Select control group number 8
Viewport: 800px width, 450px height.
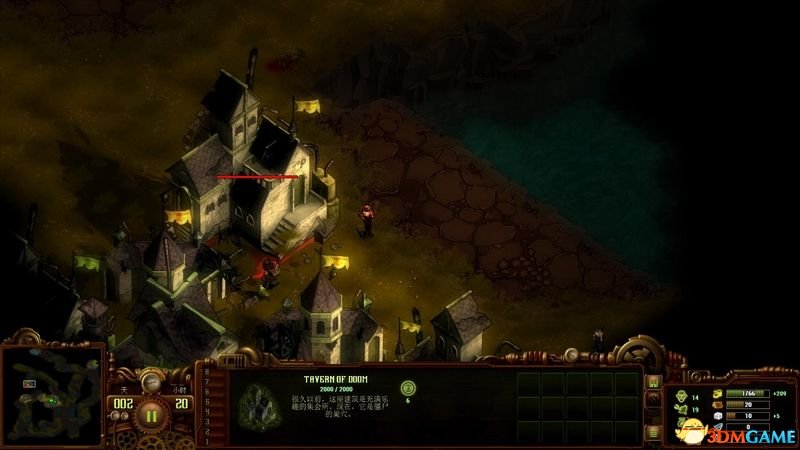pos(207,372)
